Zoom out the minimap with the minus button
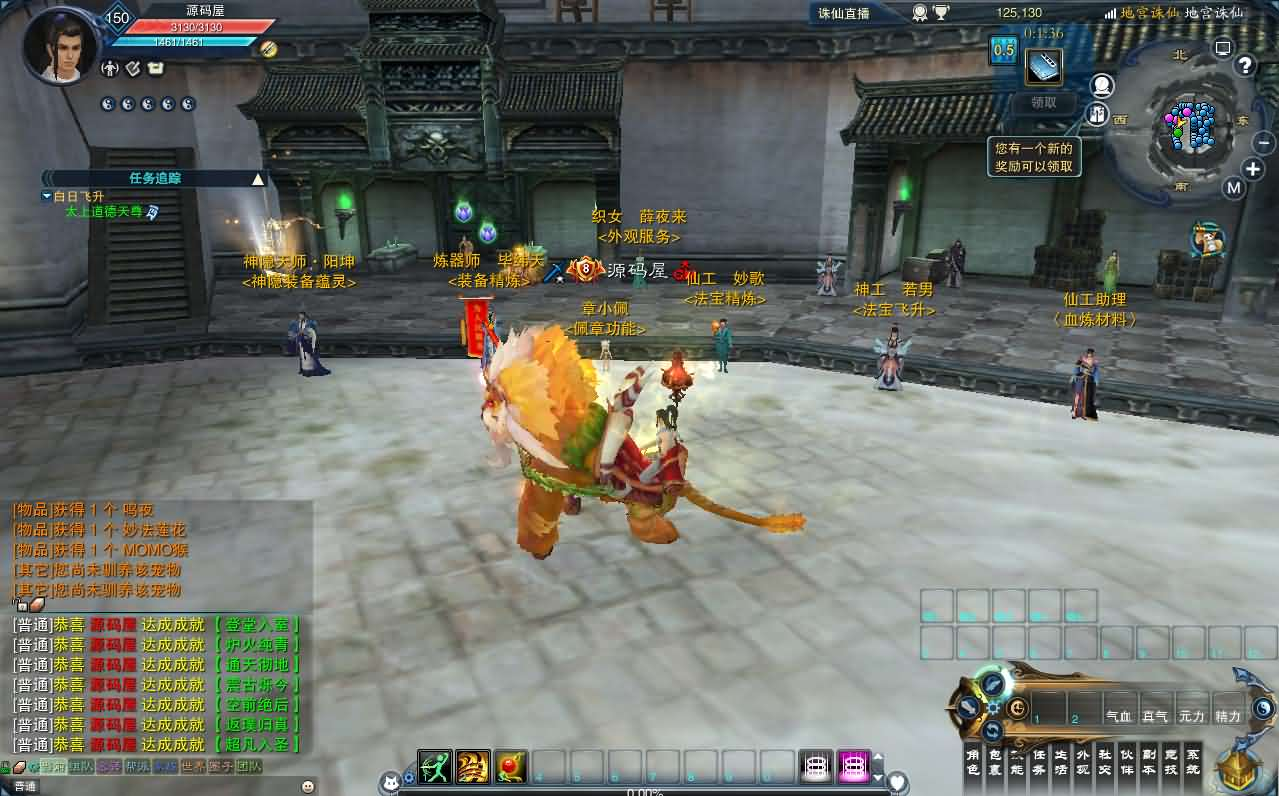 click(1264, 143)
